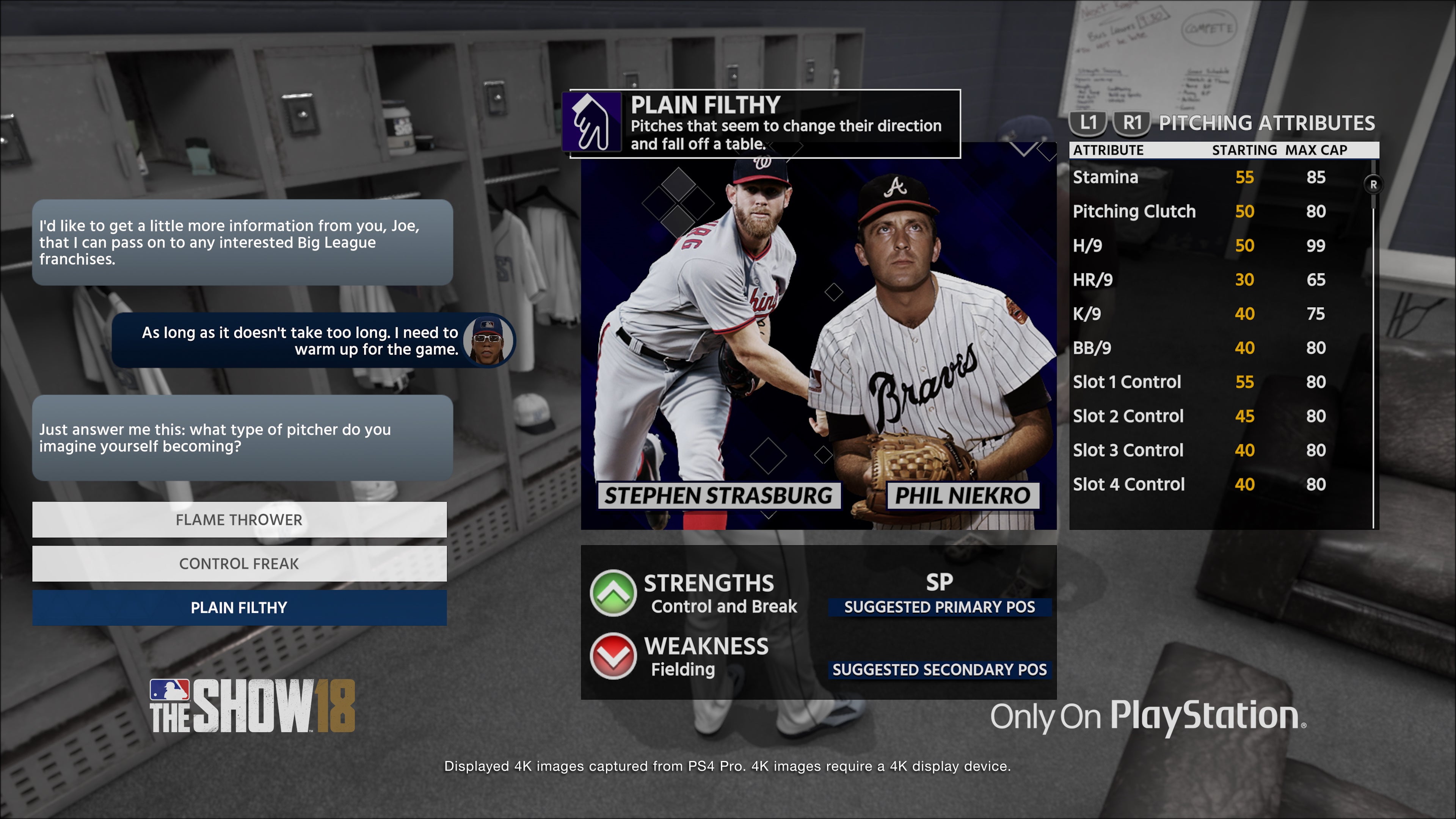The image size is (1456, 819).
Task: Select the Control Freak option
Action: coord(239,563)
